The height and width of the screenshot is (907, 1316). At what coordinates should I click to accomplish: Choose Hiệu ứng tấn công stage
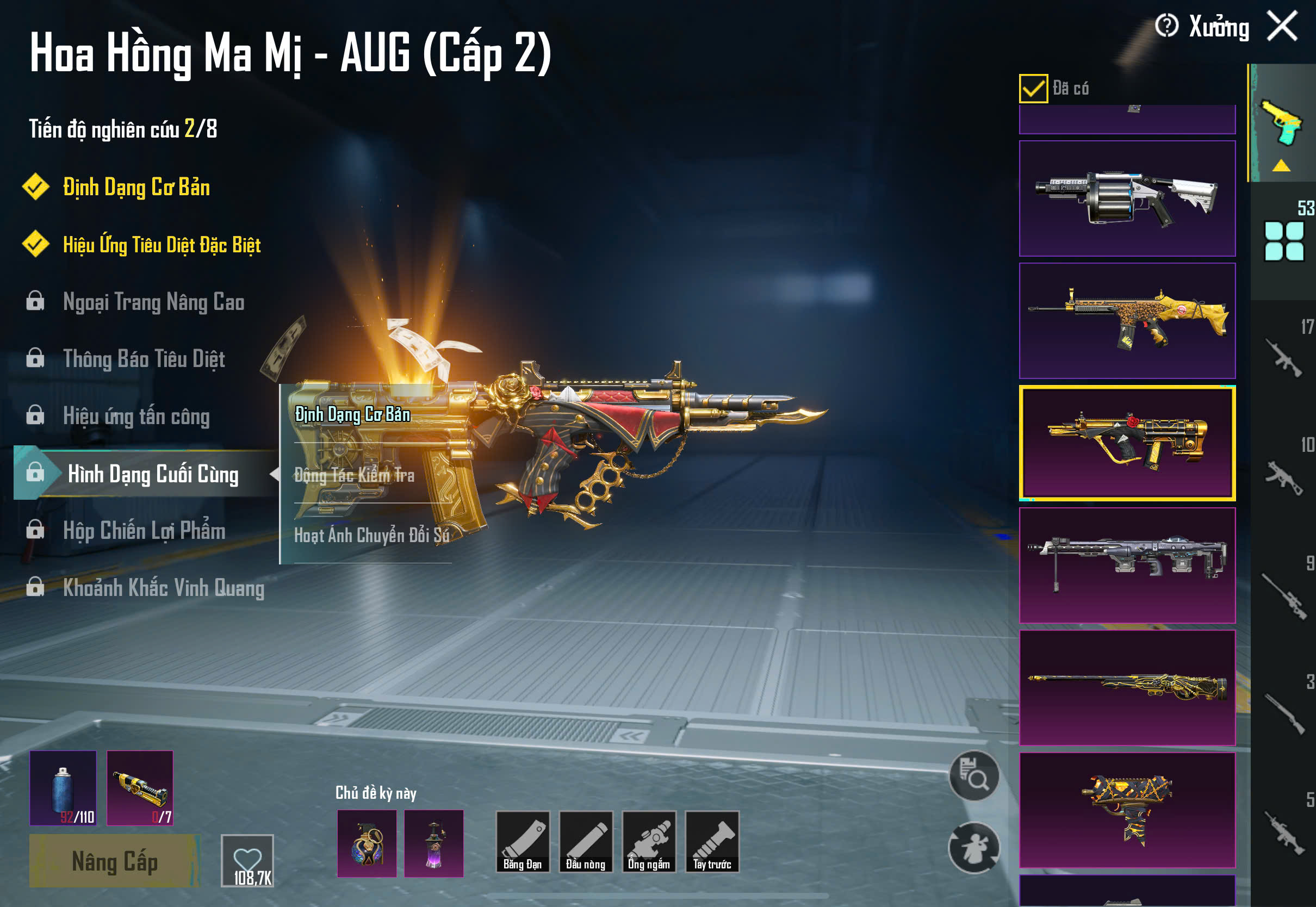[x=136, y=416]
